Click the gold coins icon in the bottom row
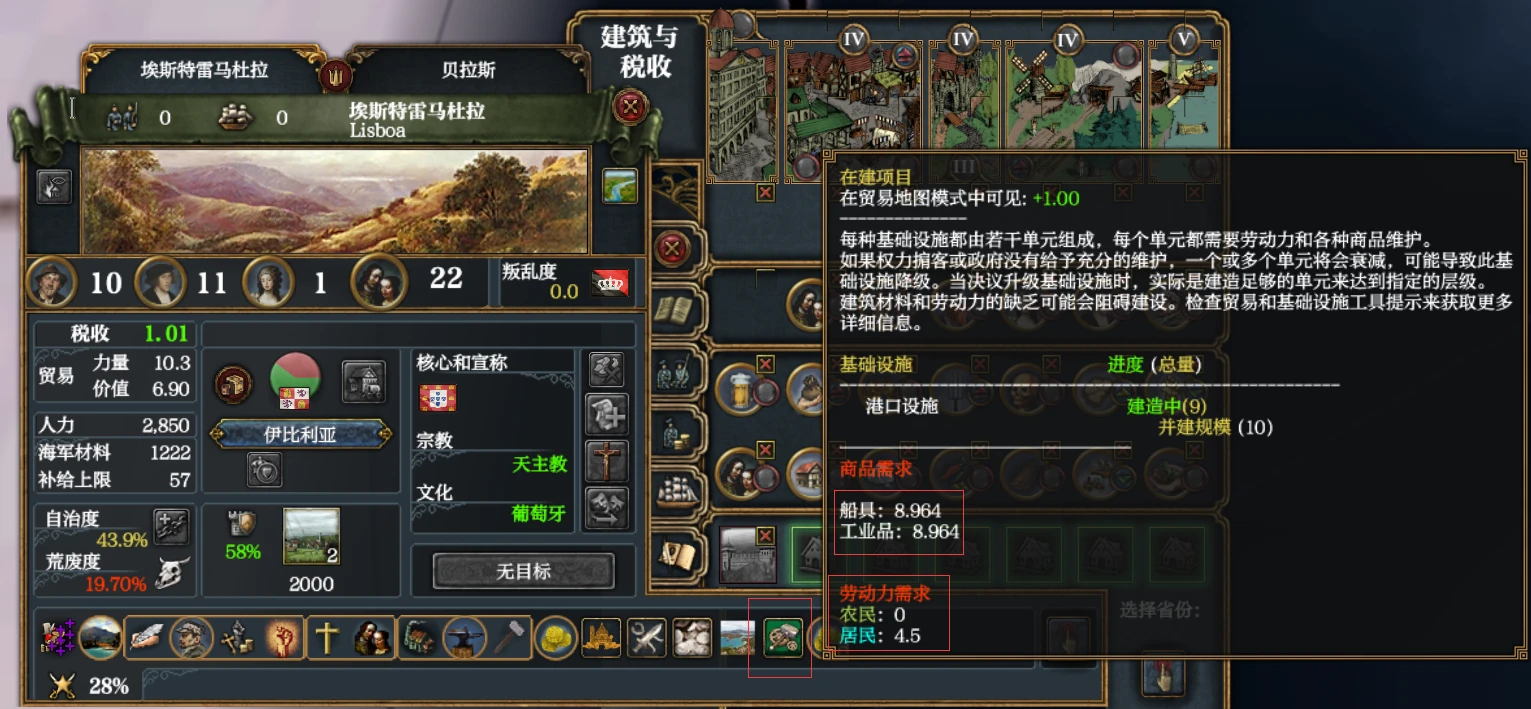 click(554, 637)
